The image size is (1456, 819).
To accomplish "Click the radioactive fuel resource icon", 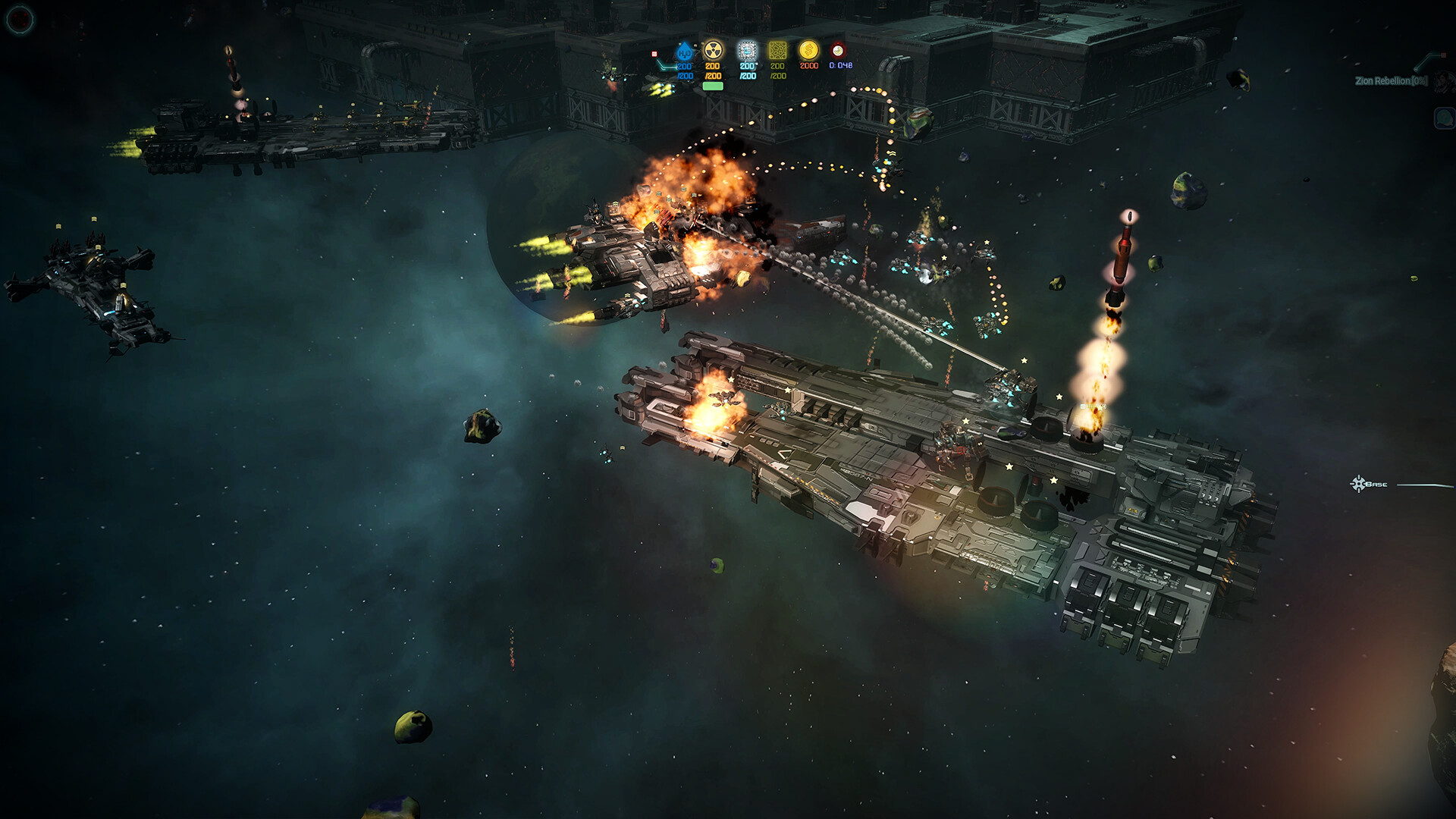I will pos(713,51).
